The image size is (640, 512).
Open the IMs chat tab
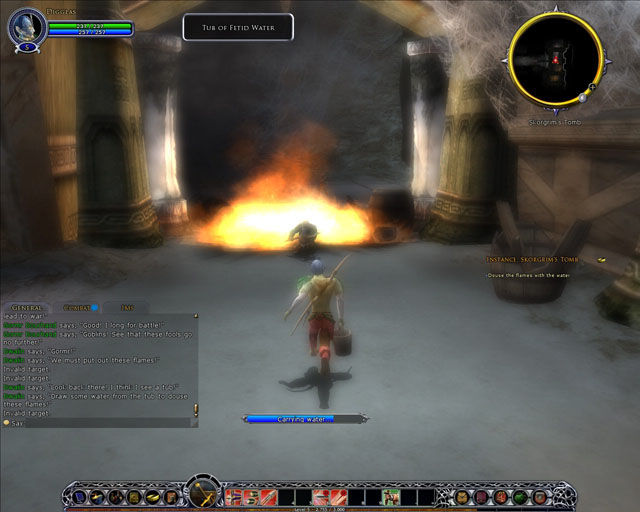126,308
